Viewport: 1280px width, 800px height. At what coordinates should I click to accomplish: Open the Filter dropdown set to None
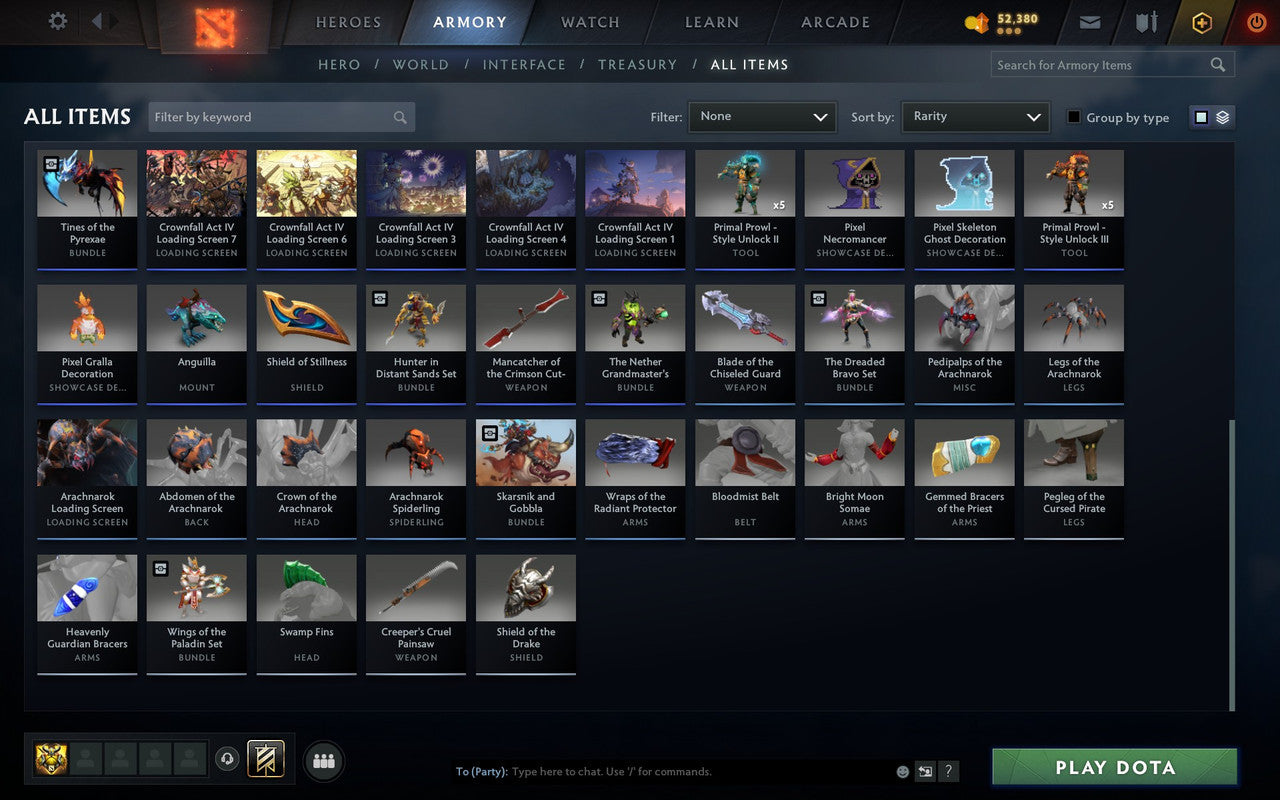762,117
